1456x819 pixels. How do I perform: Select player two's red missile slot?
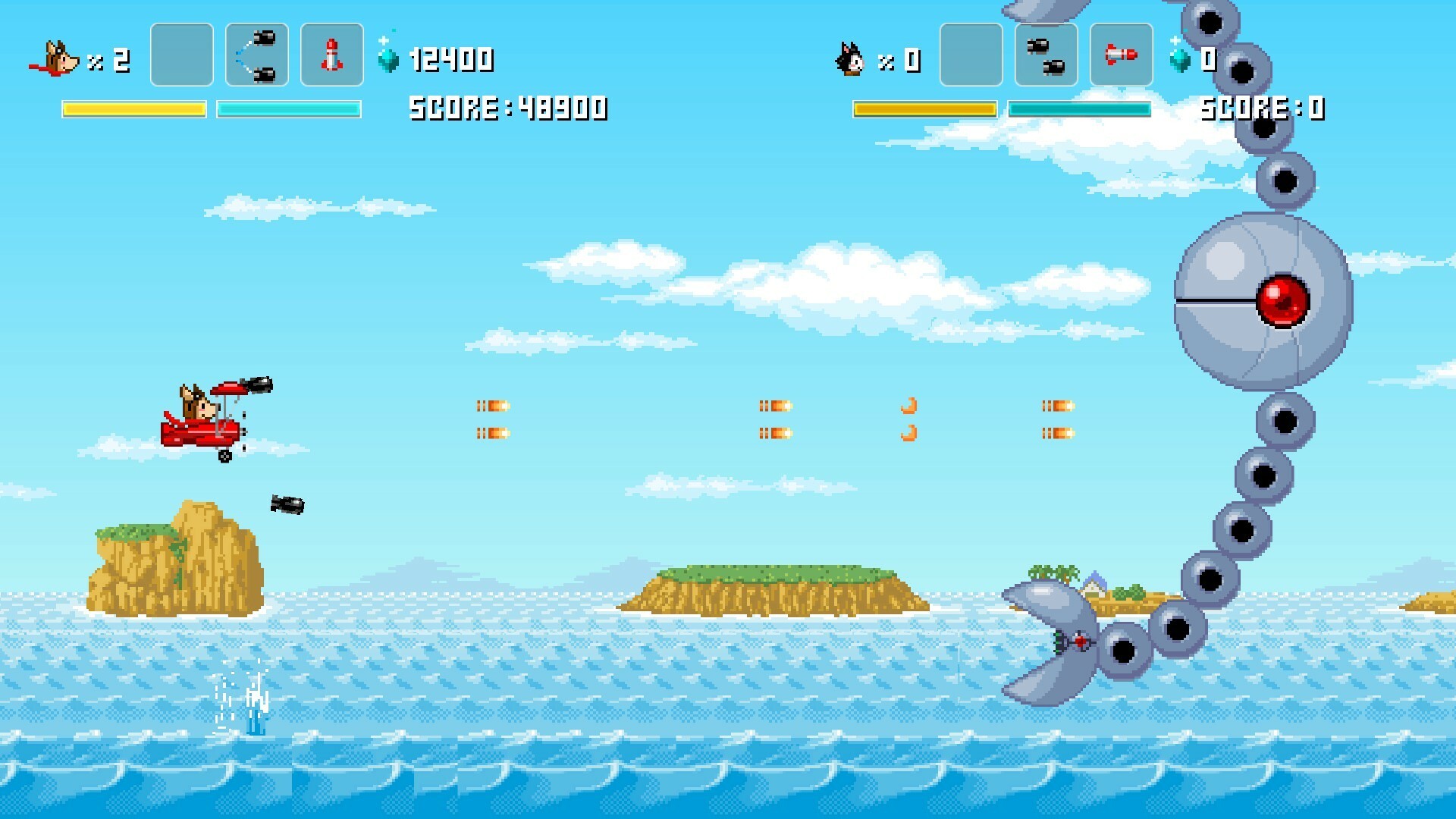(x=1121, y=55)
